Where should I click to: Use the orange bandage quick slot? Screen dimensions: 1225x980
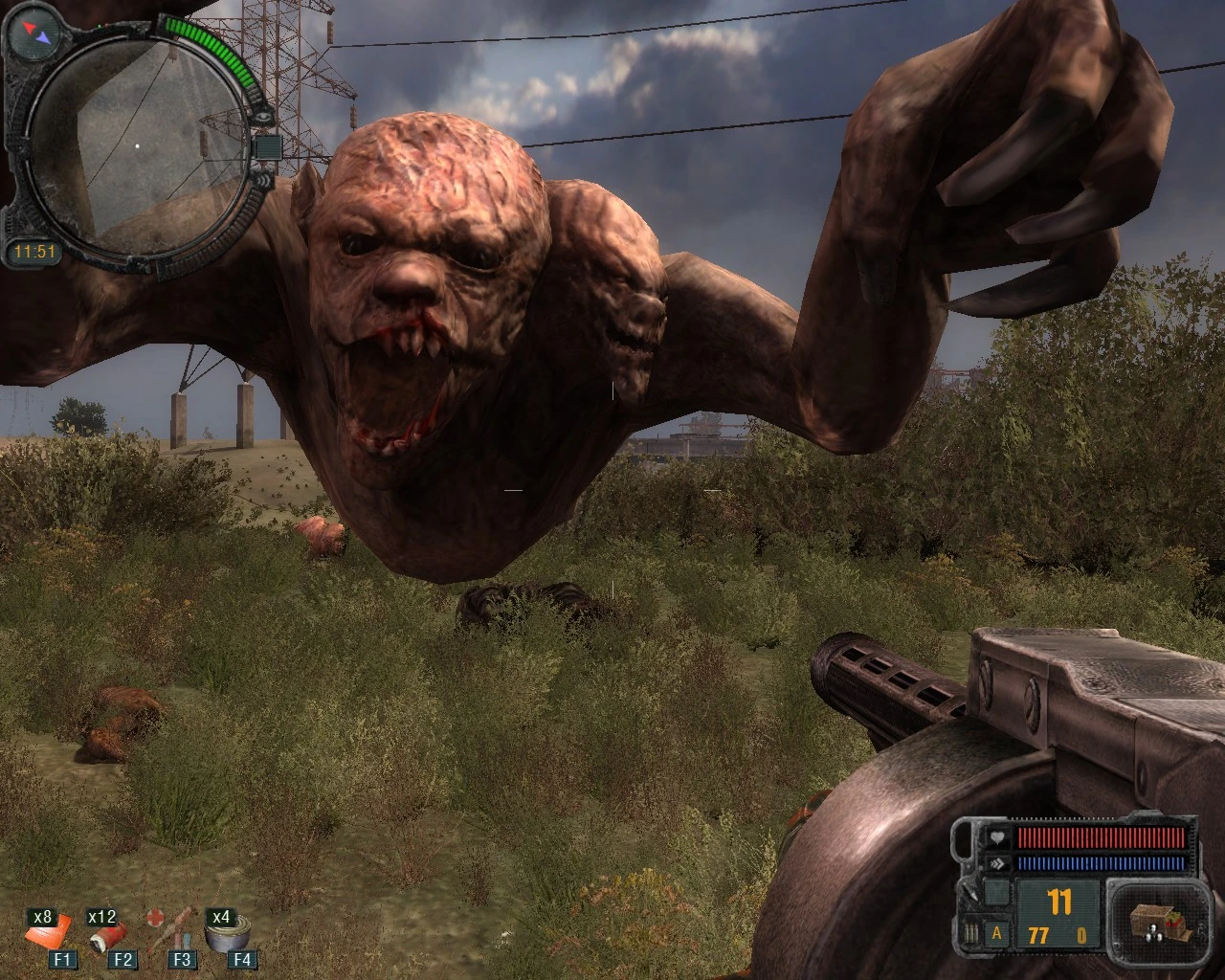click(48, 935)
